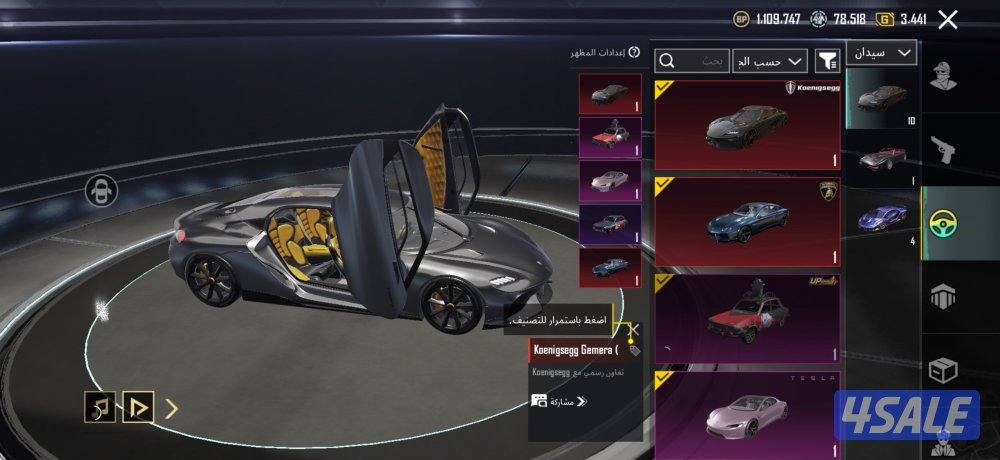Open the سيدان vehicle type dropdown
The image size is (1000, 460).
click(881, 52)
